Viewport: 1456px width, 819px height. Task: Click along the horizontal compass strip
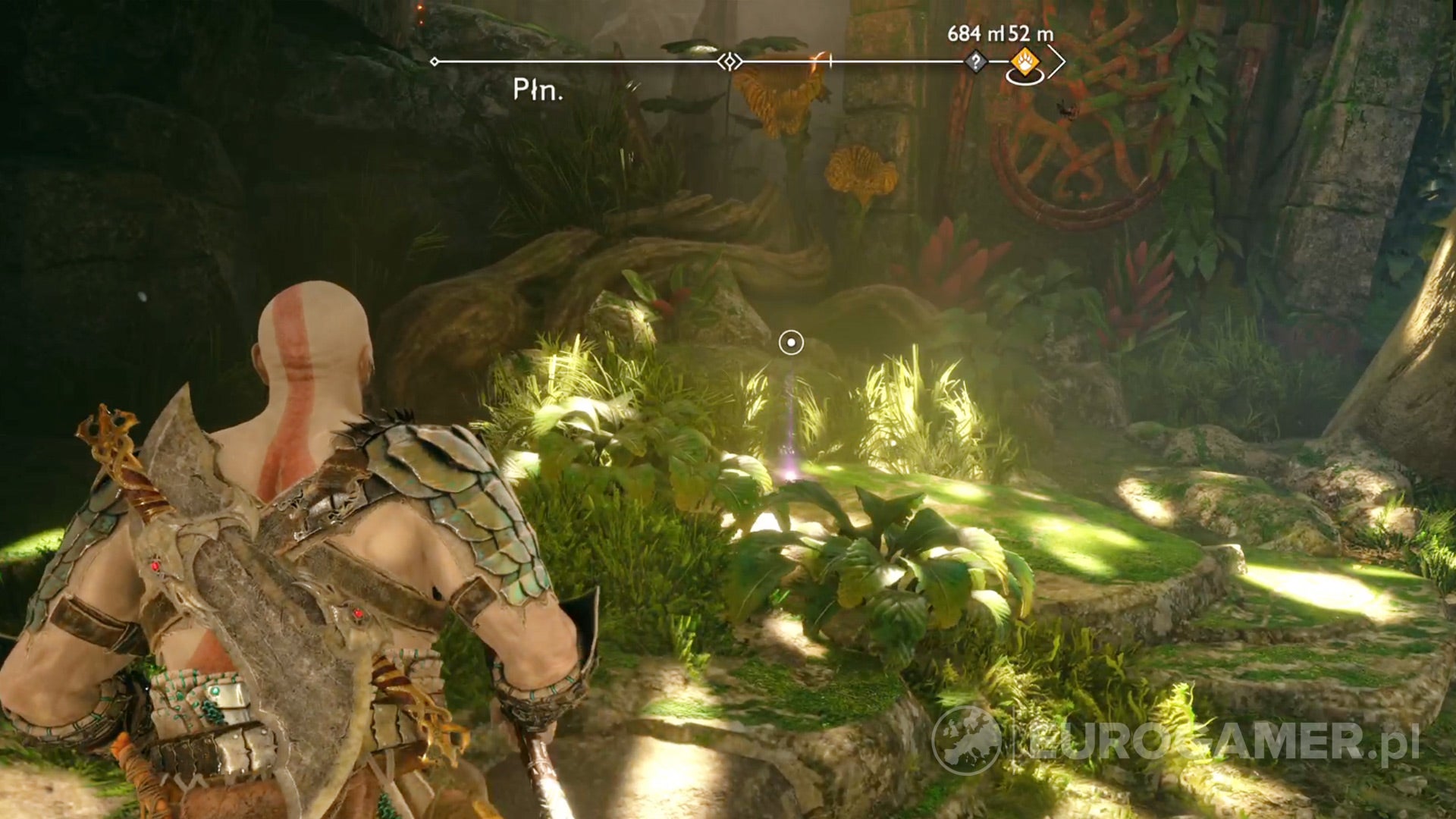point(607,61)
